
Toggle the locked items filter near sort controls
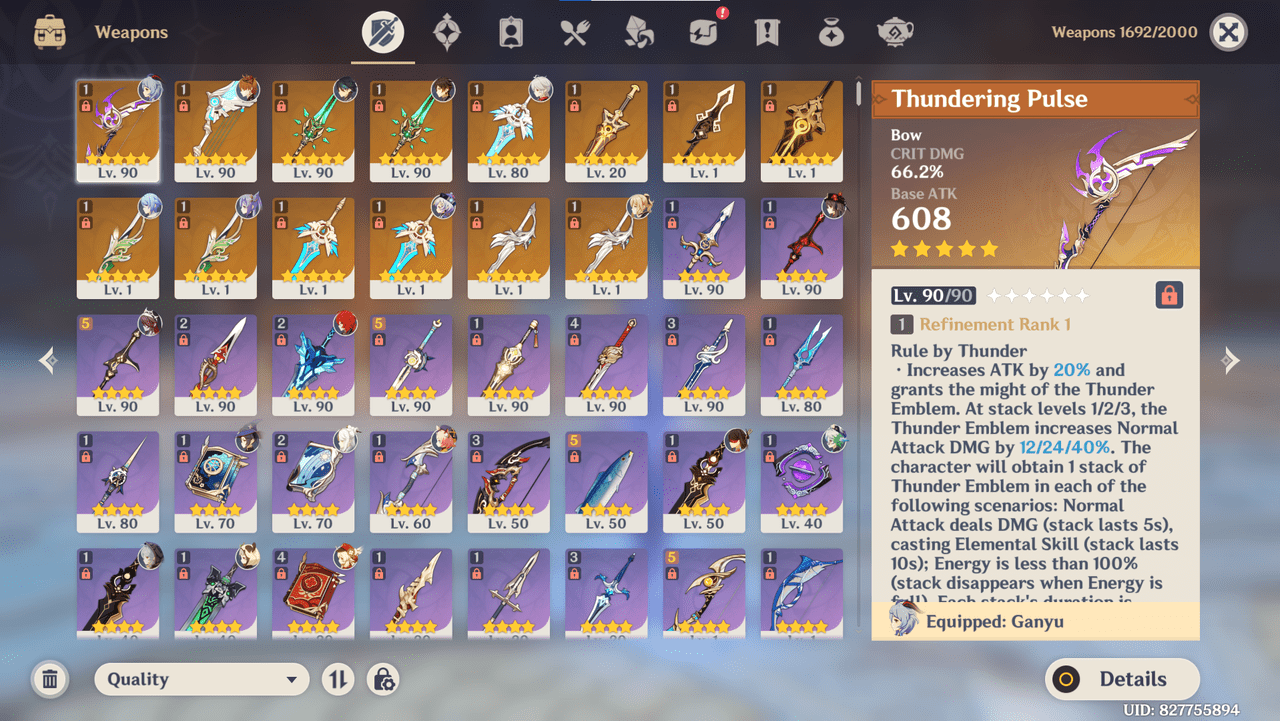pos(383,679)
